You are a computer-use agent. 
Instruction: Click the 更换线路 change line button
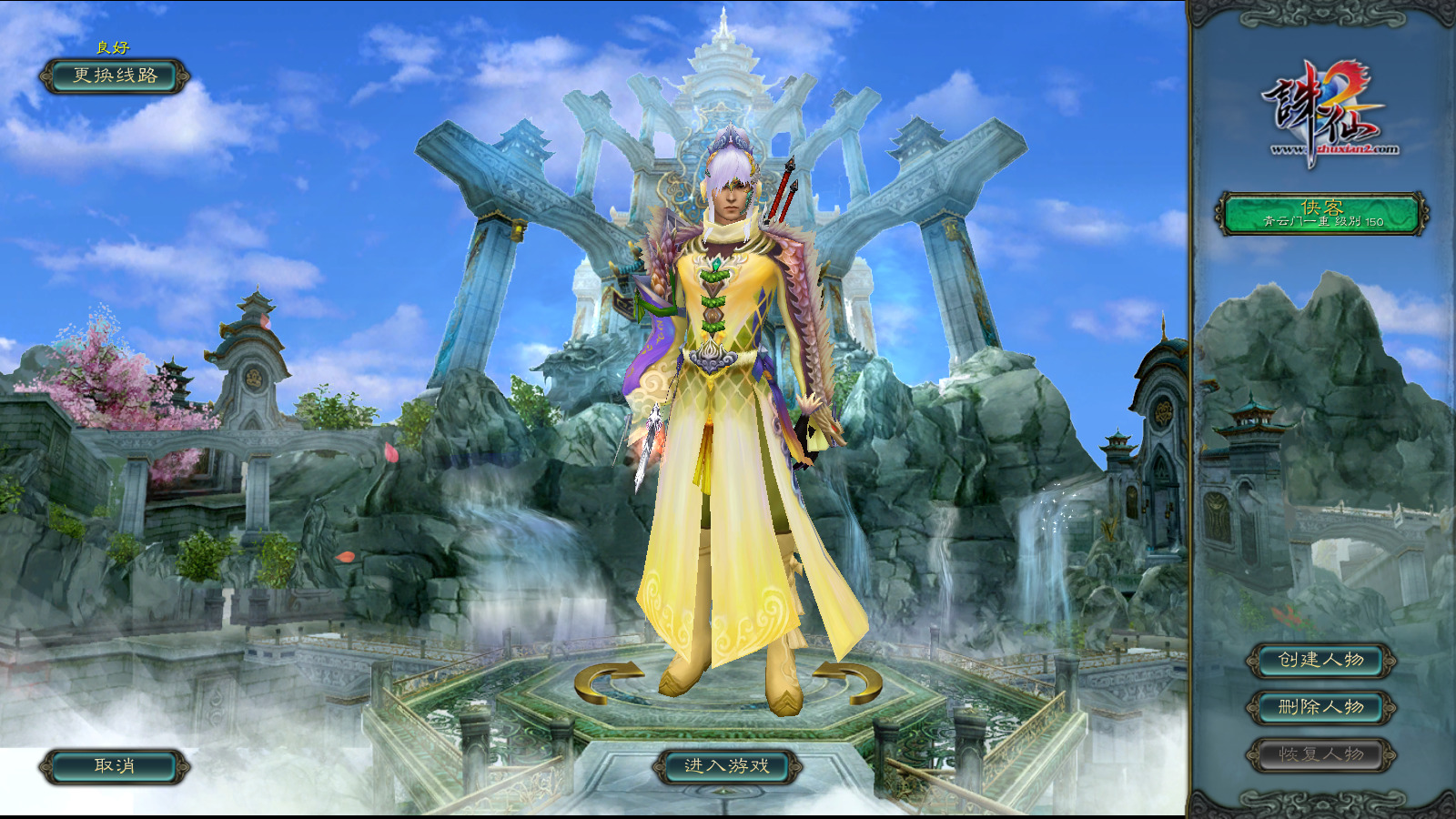coord(115,76)
